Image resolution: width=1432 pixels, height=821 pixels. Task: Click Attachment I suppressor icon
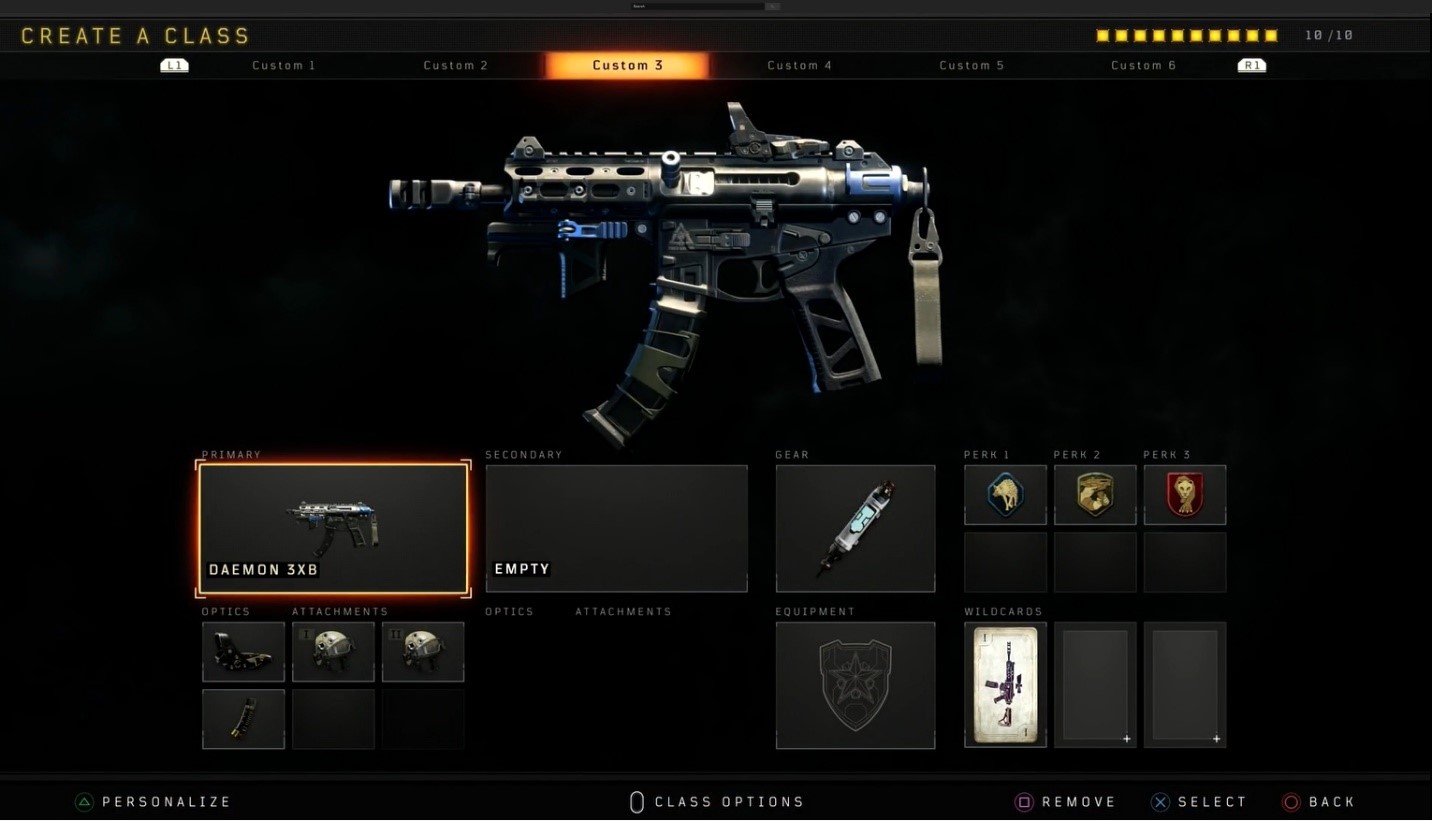click(333, 651)
